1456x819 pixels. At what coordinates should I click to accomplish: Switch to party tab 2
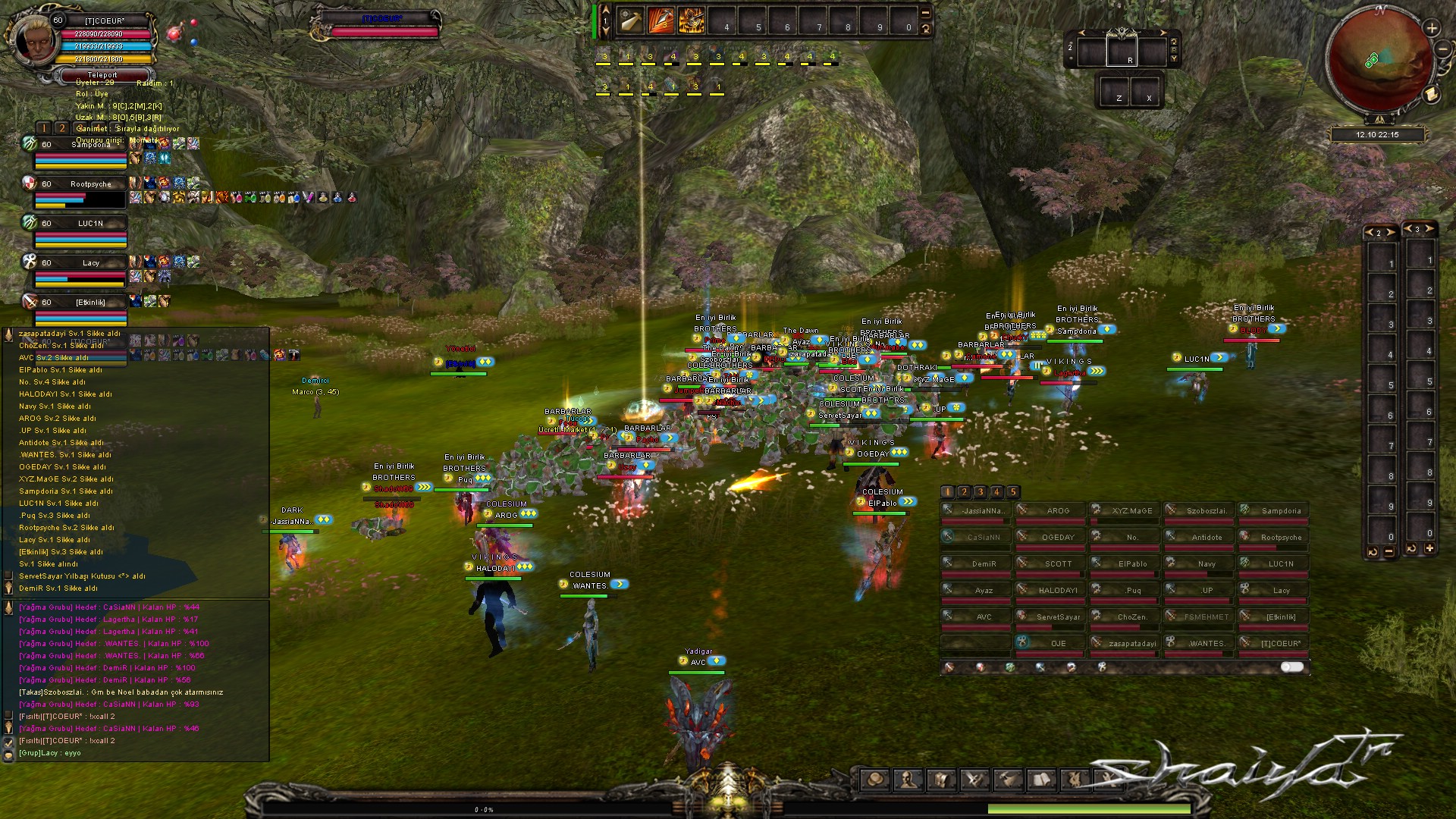point(62,128)
